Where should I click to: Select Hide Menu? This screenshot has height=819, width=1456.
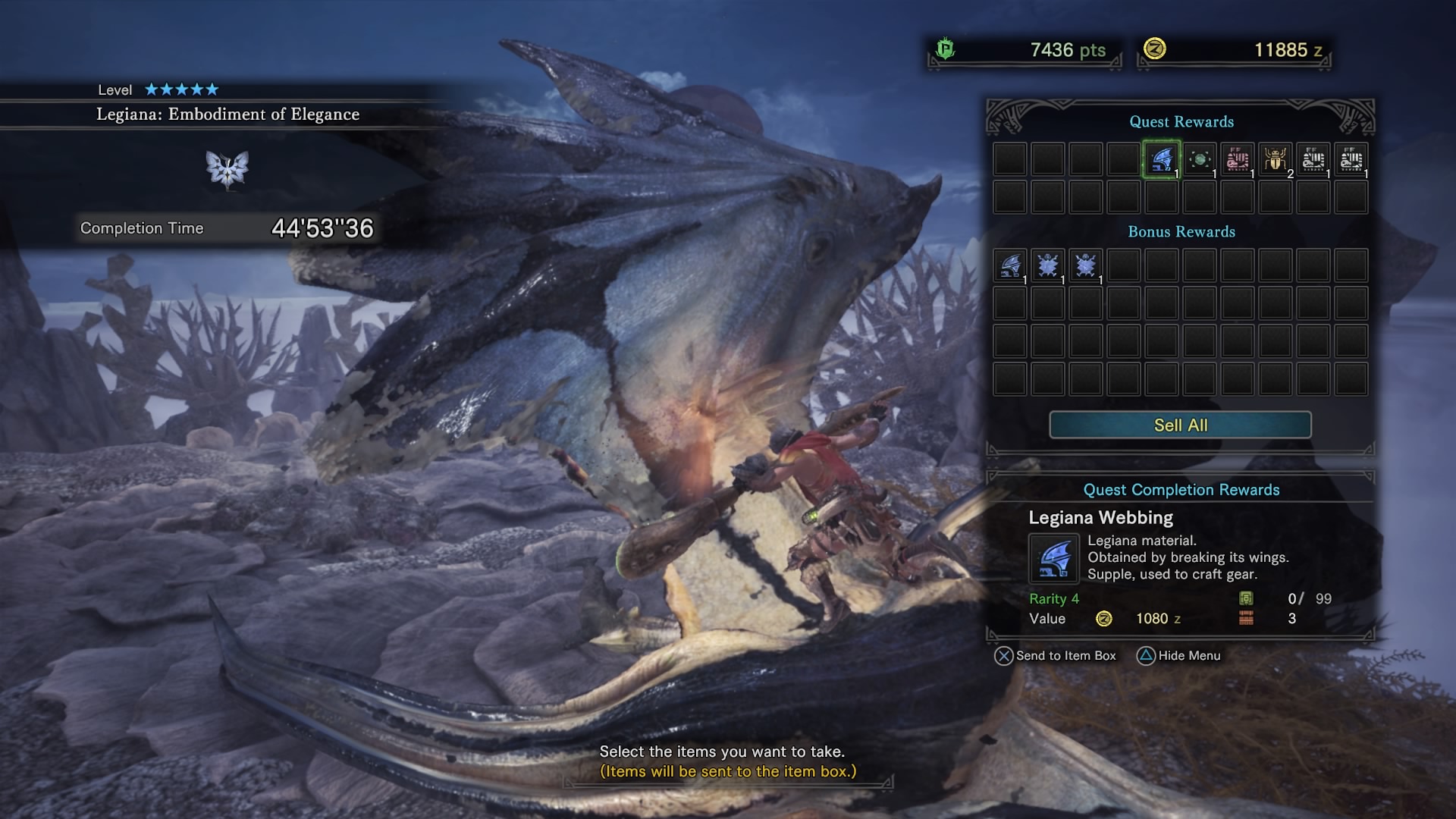pyautogui.click(x=1180, y=655)
